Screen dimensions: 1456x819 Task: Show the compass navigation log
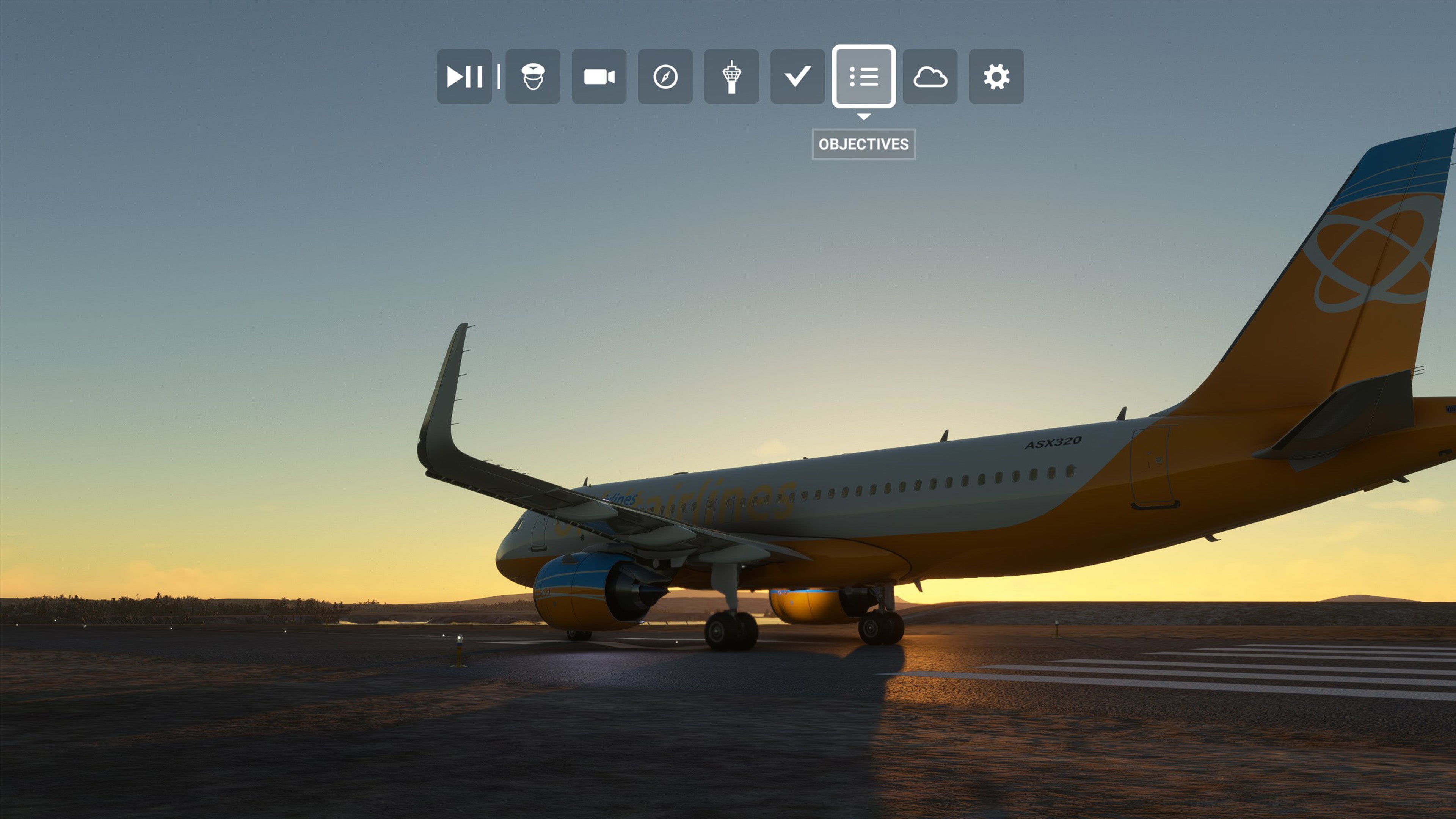pyautogui.click(x=665, y=76)
